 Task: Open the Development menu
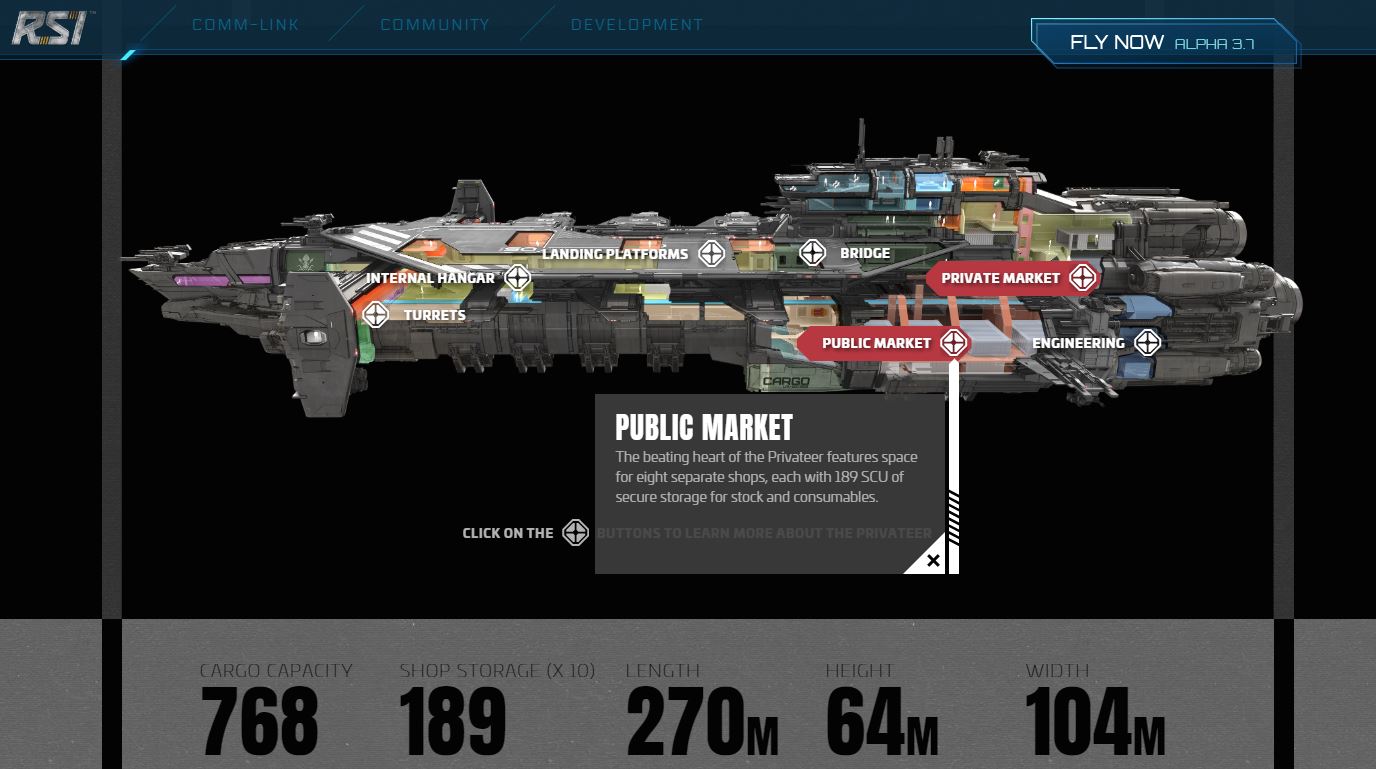[637, 25]
